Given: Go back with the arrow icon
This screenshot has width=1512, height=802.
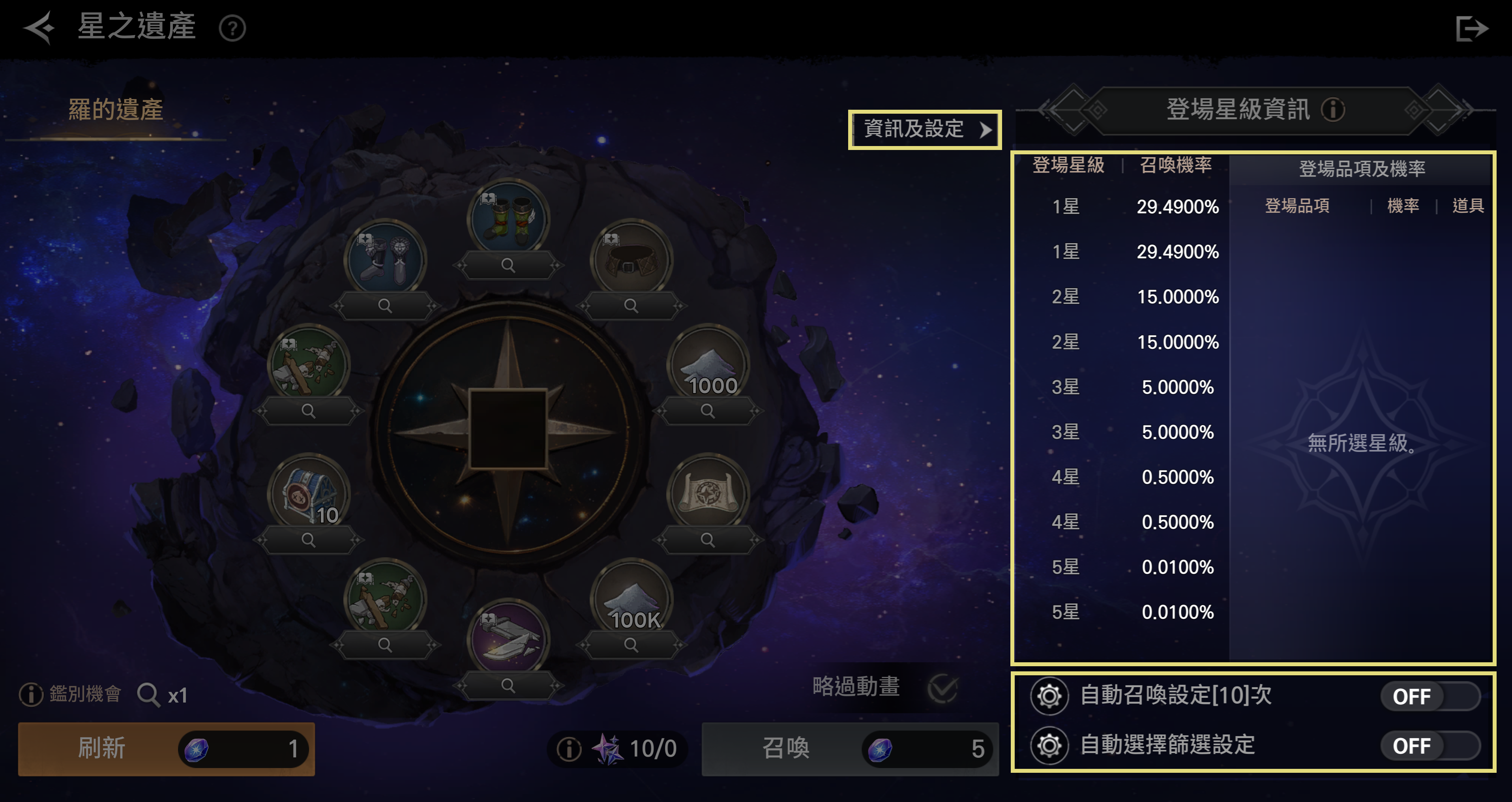Looking at the screenshot, I should 39,28.
